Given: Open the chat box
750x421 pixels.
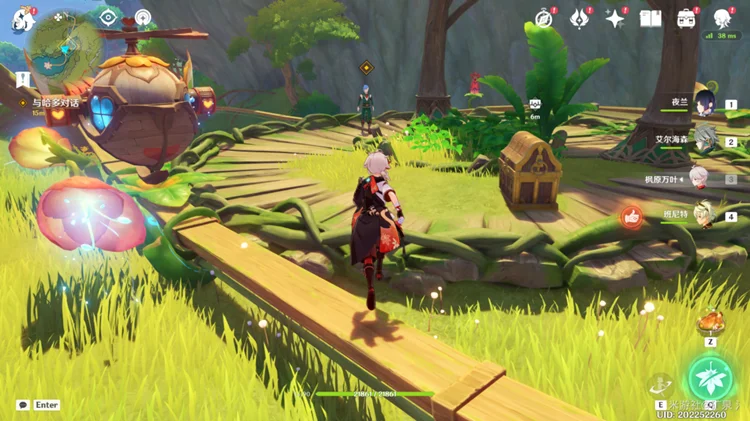Looking at the screenshot, I should (x=23, y=405).
